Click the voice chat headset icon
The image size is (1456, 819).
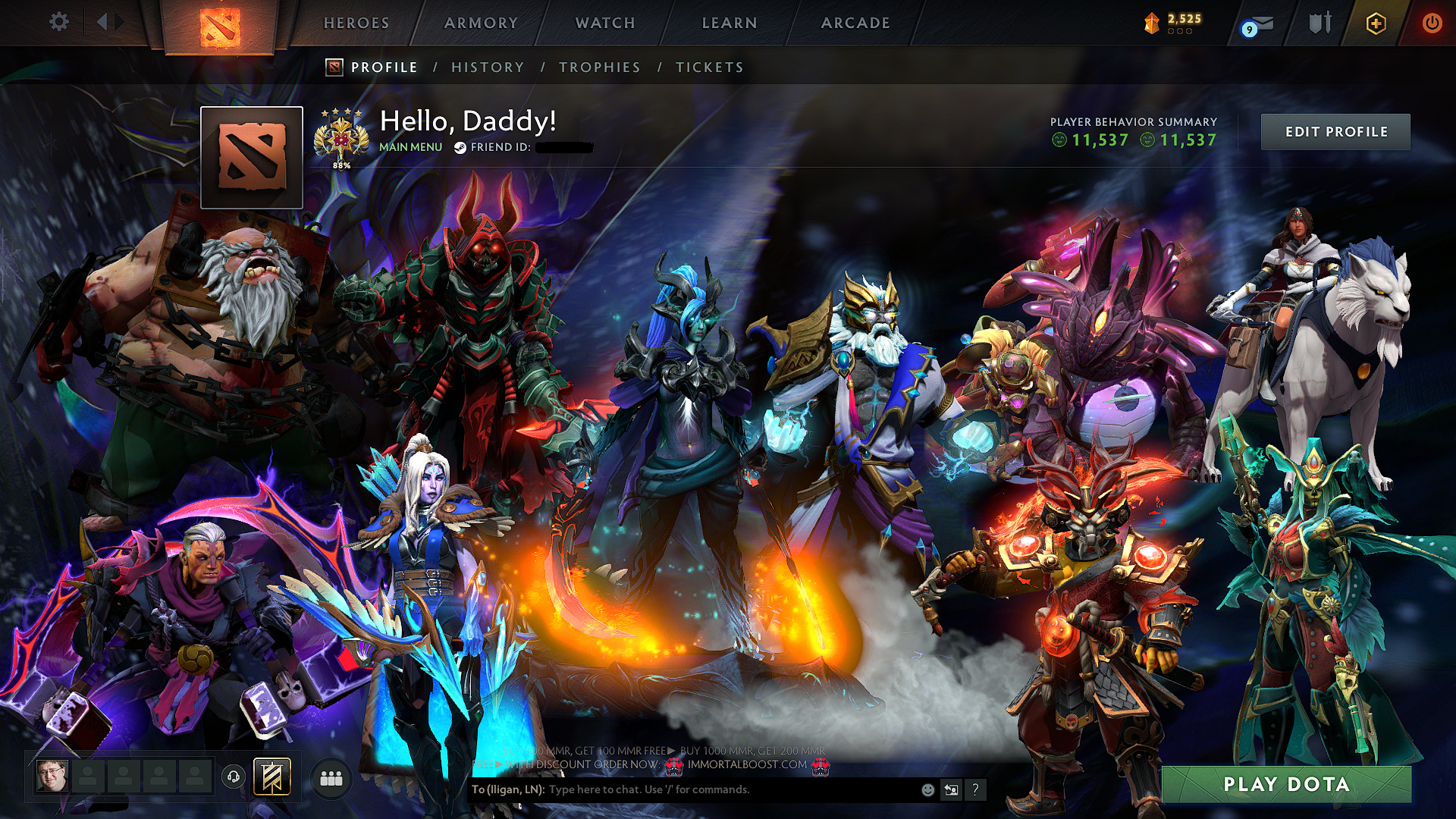click(x=234, y=775)
